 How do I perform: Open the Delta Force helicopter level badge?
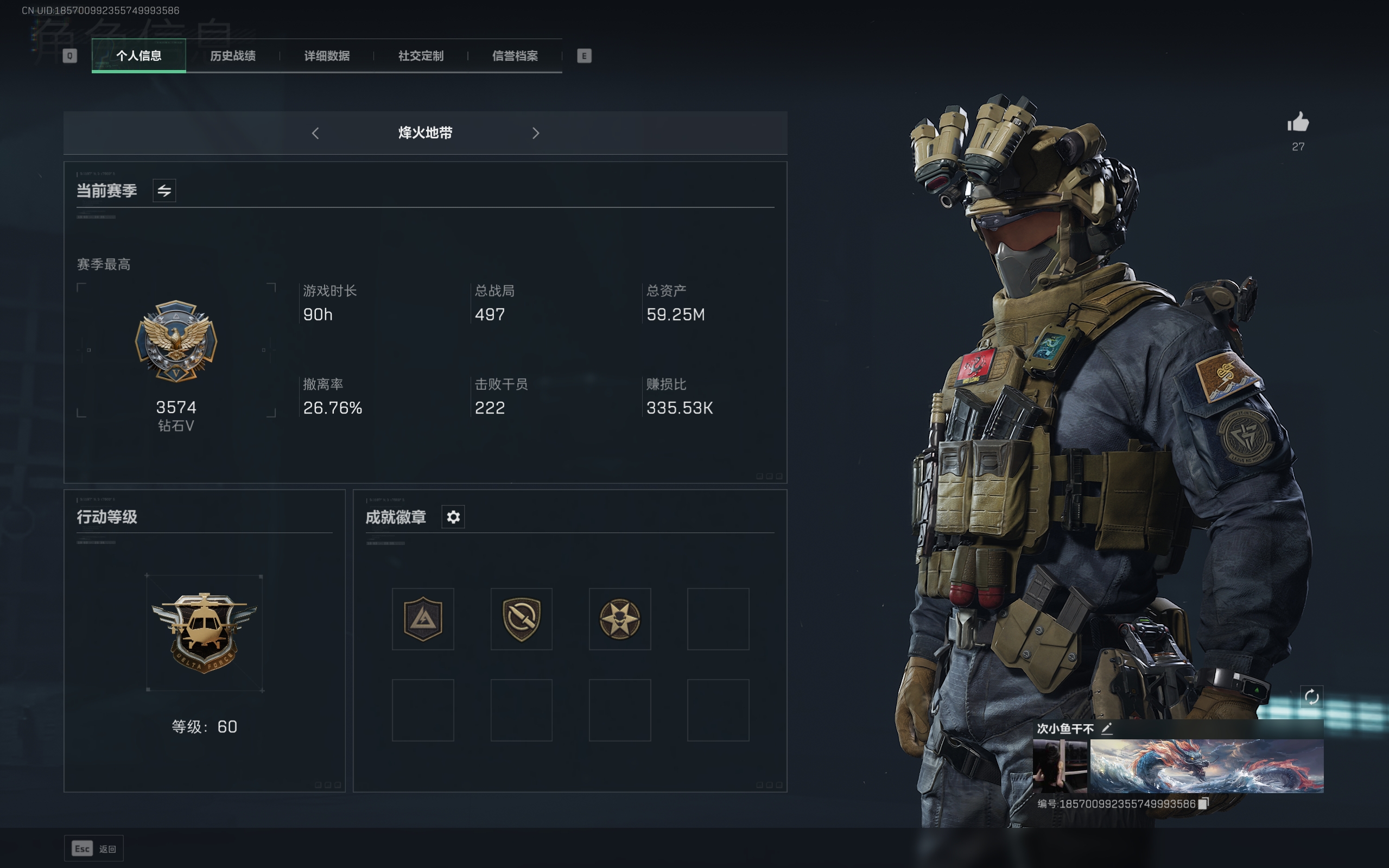[x=204, y=632]
